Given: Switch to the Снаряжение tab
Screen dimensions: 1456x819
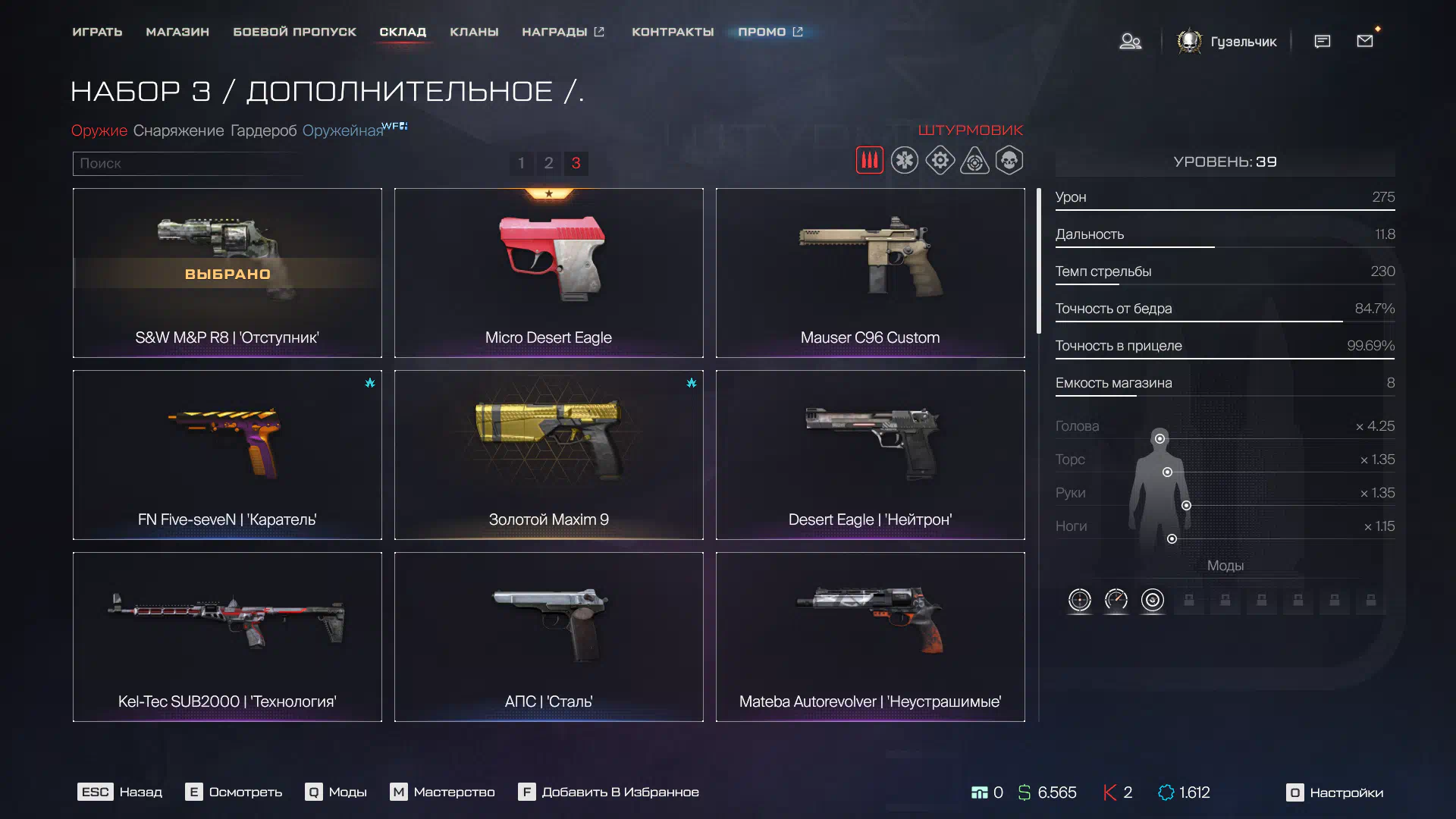Looking at the screenshot, I should (178, 130).
